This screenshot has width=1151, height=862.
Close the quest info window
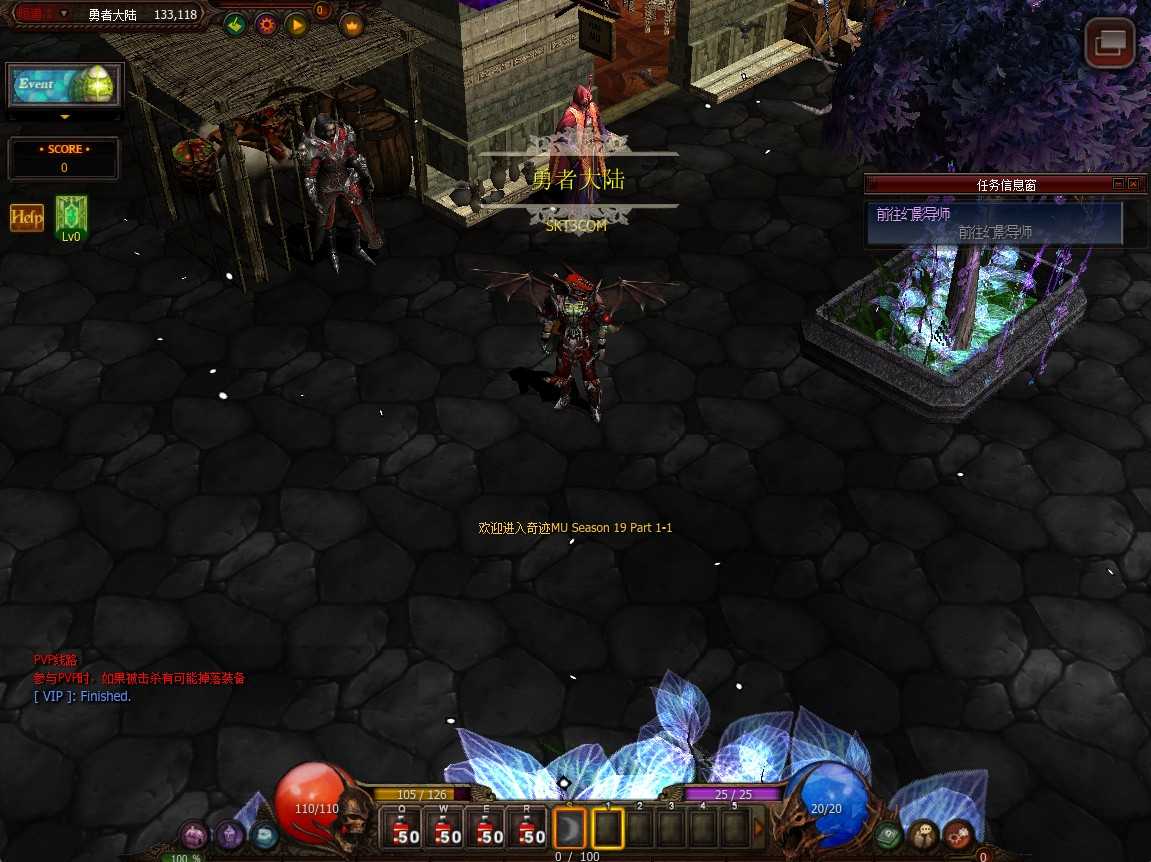[1133, 184]
